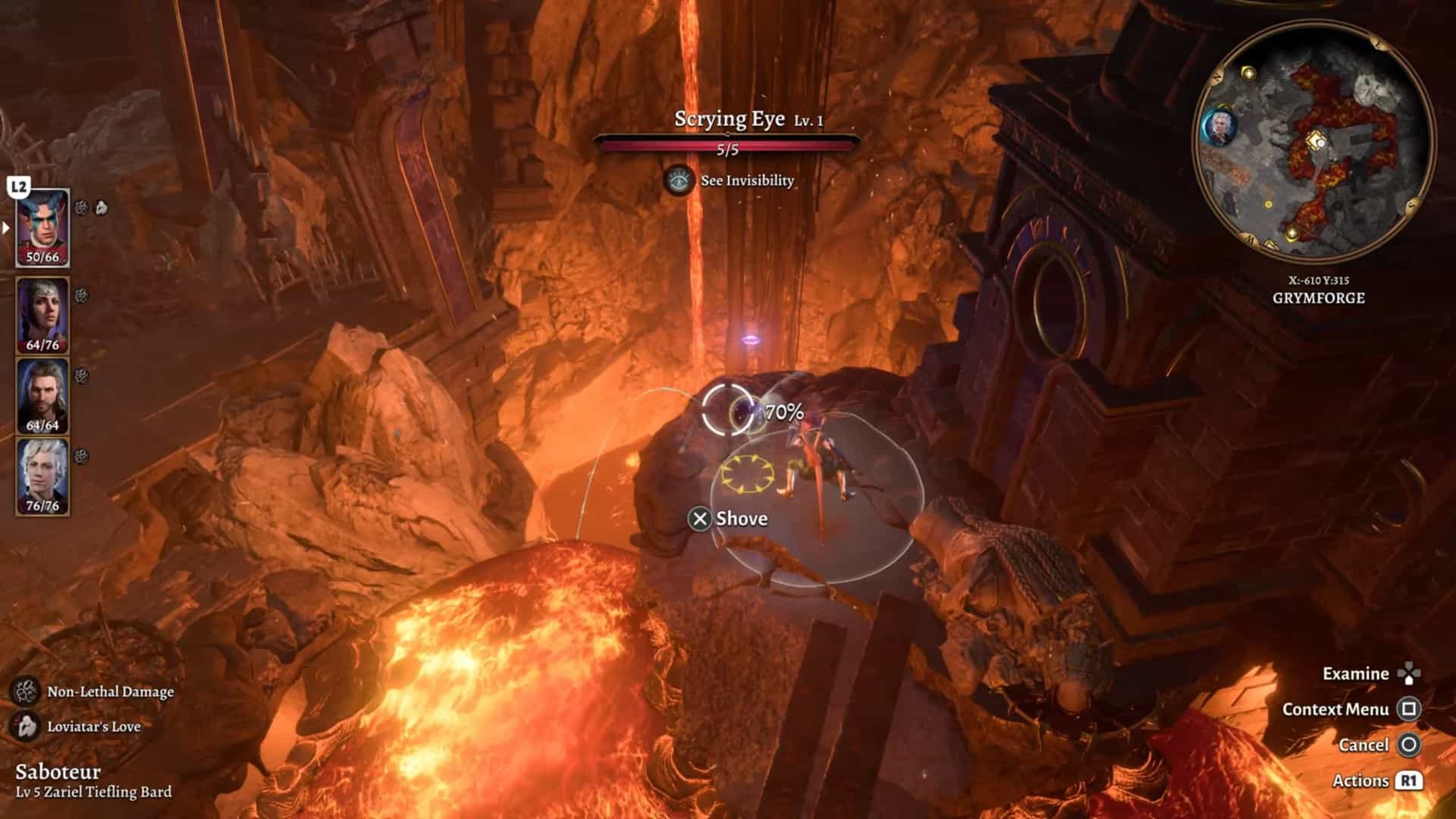This screenshot has height=819, width=1456.
Task: Toggle the status effect beside Gale's portrait
Action: 79,375
